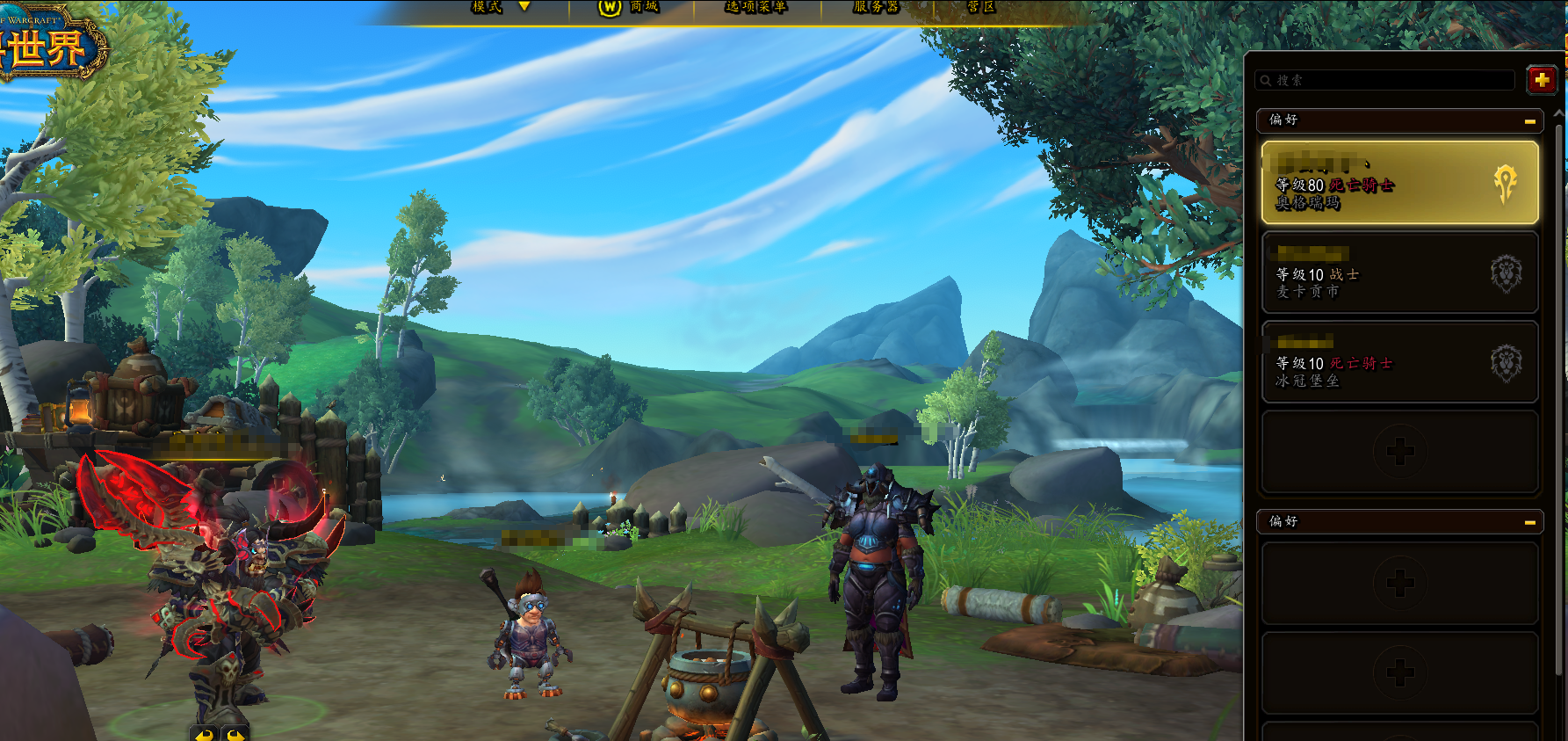1568x741 pixels.
Task: Open the 选项菜单 options menu
Action: click(x=755, y=7)
